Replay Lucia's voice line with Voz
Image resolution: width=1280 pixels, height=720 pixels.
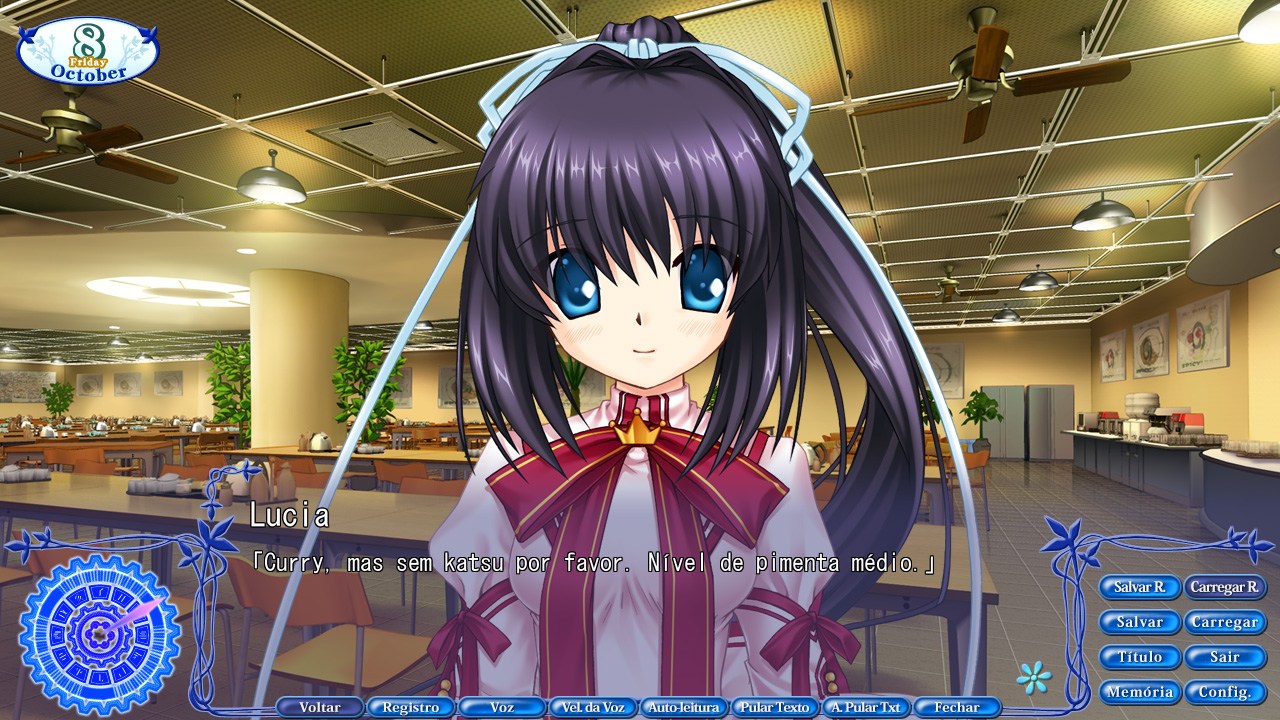tap(502, 707)
